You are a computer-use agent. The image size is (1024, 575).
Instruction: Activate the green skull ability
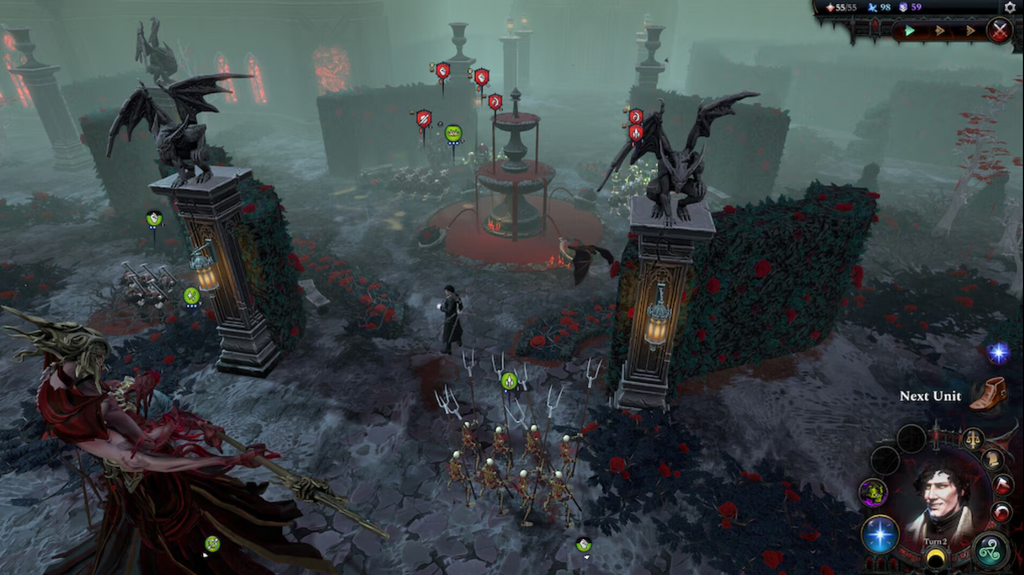tap(873, 492)
